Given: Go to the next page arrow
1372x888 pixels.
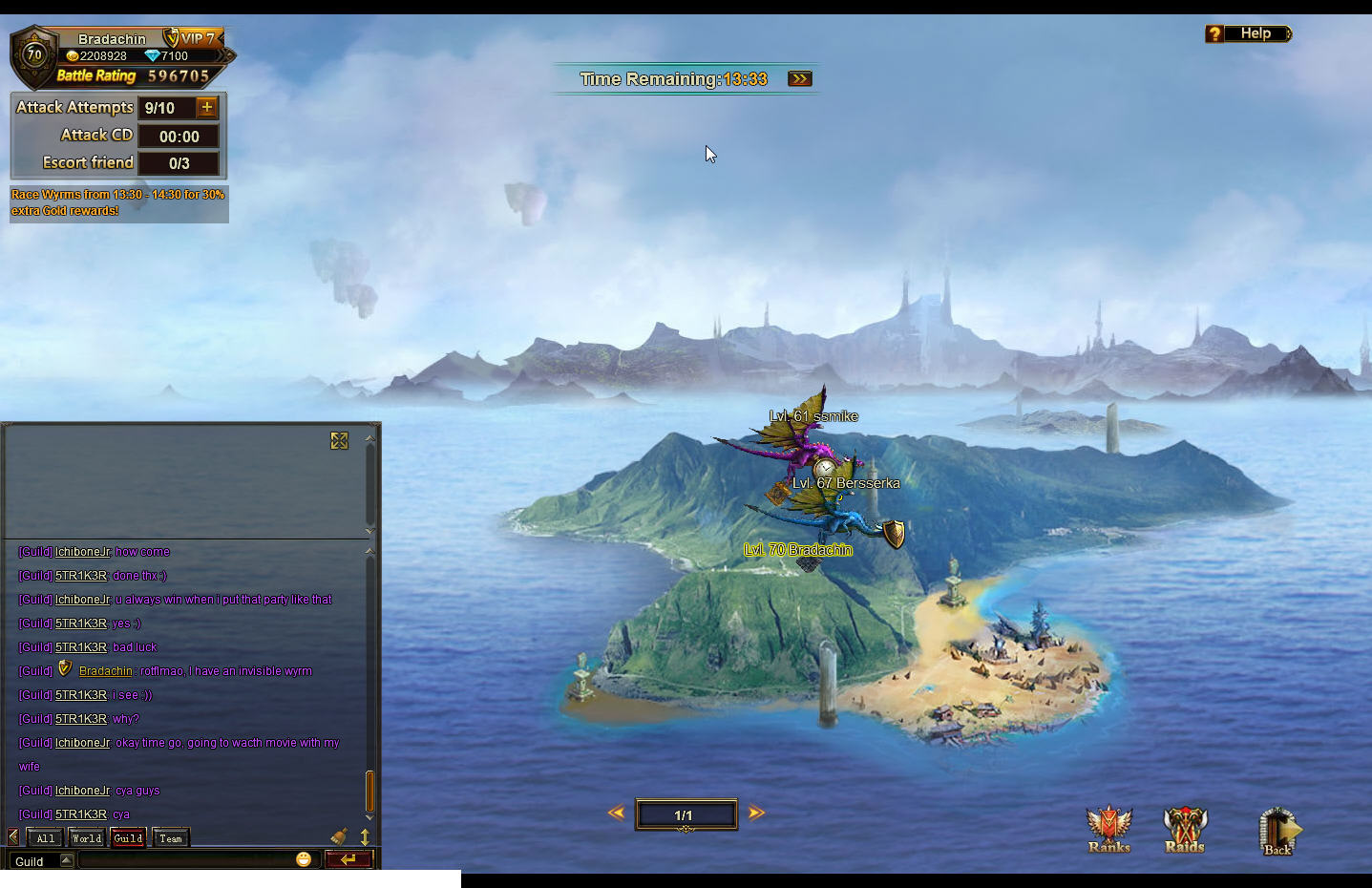Looking at the screenshot, I should coord(756,814).
